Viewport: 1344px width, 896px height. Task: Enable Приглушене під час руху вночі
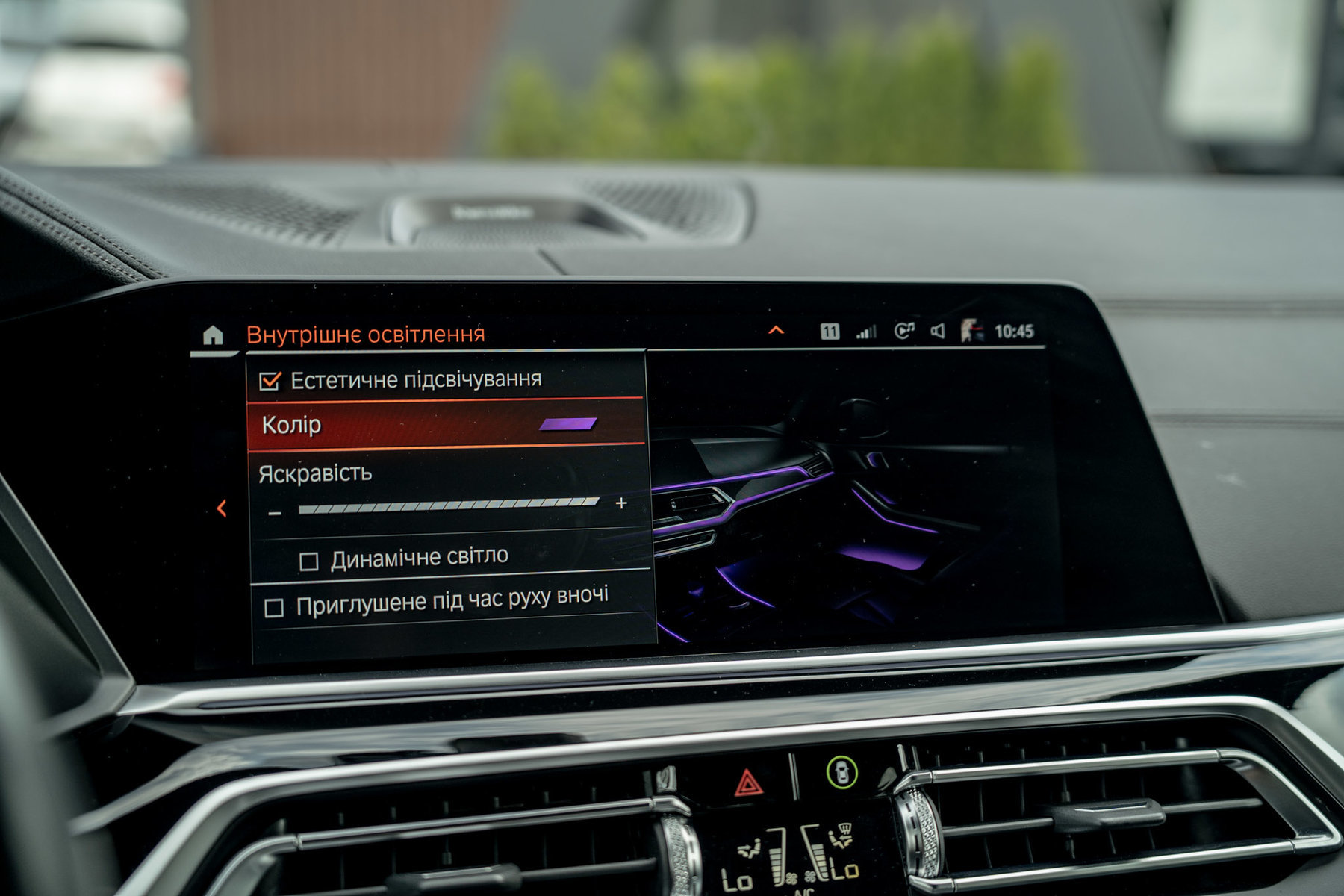[x=274, y=608]
